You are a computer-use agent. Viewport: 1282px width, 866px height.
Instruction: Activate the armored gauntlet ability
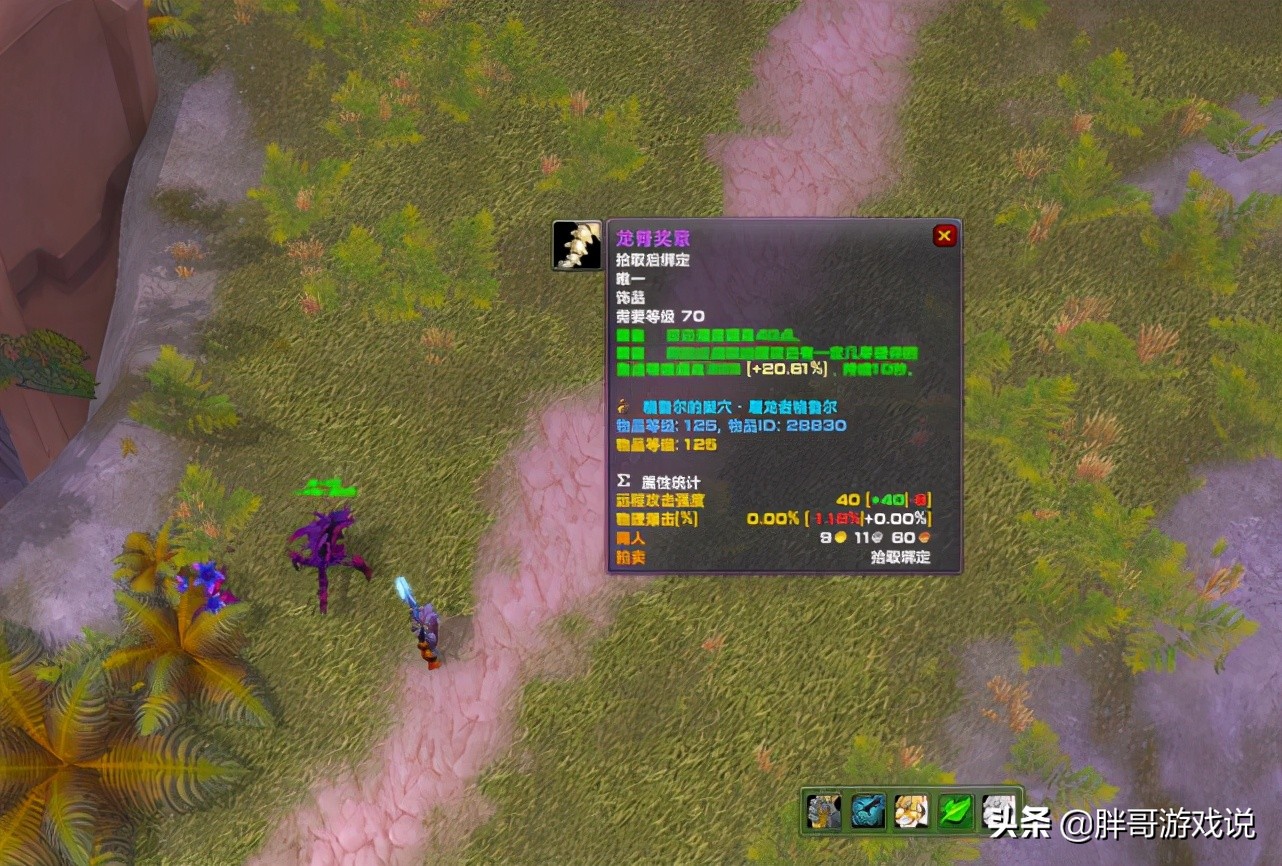(x=824, y=811)
